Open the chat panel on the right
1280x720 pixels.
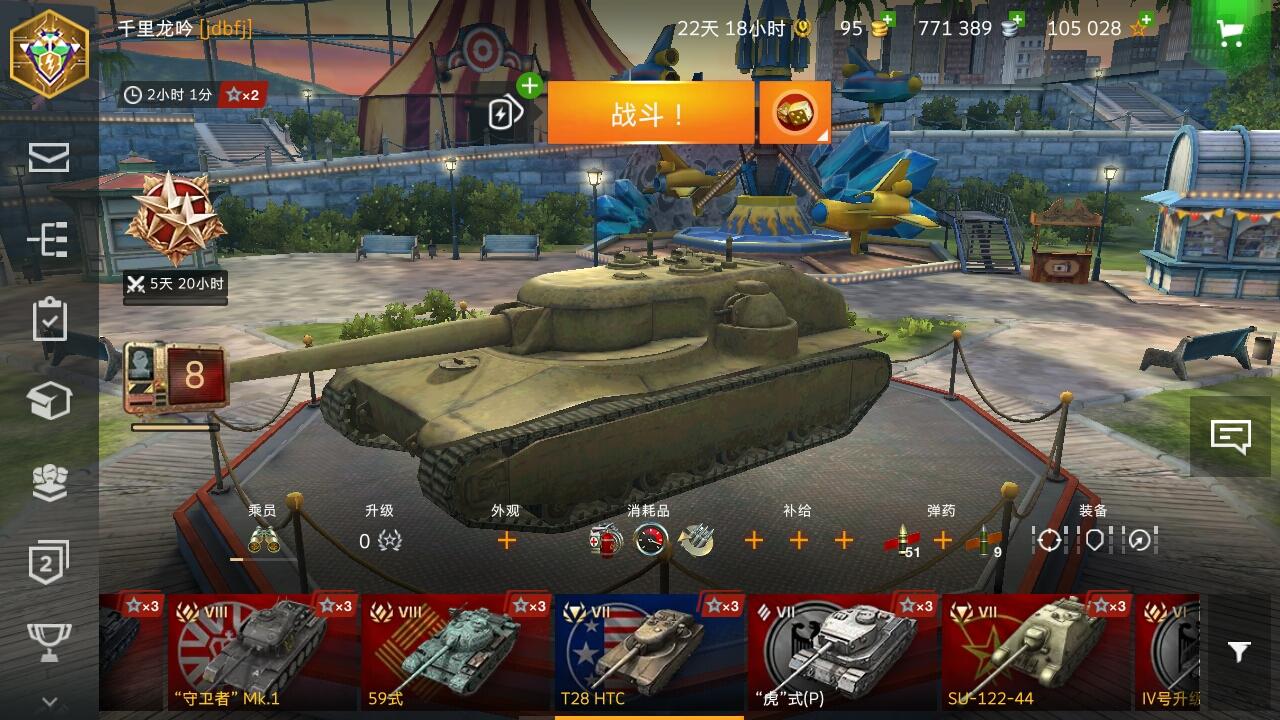coord(1231,433)
